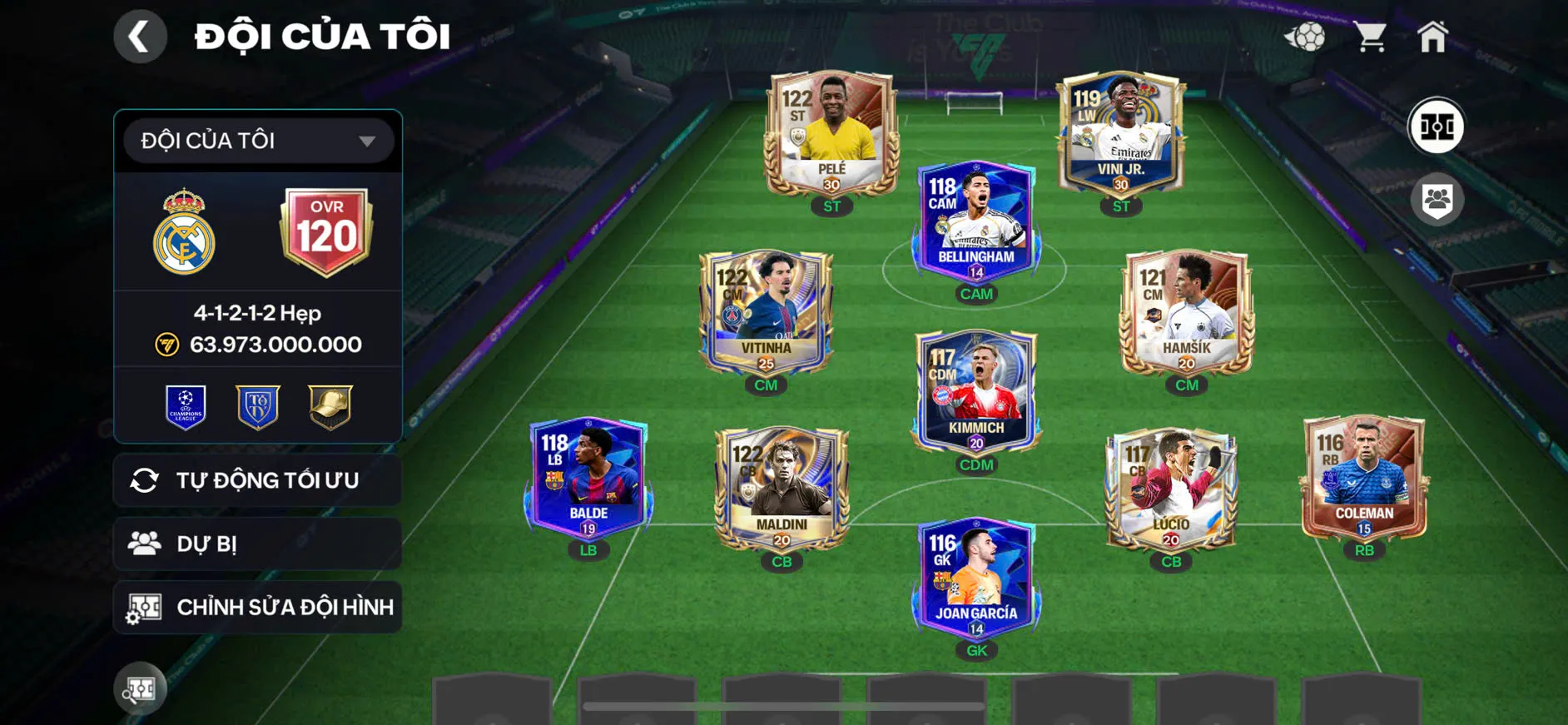The width and height of the screenshot is (1568, 725).
Task: Select CHỈNH SỬA ĐỘI HÌNH option
Action: coord(257,607)
